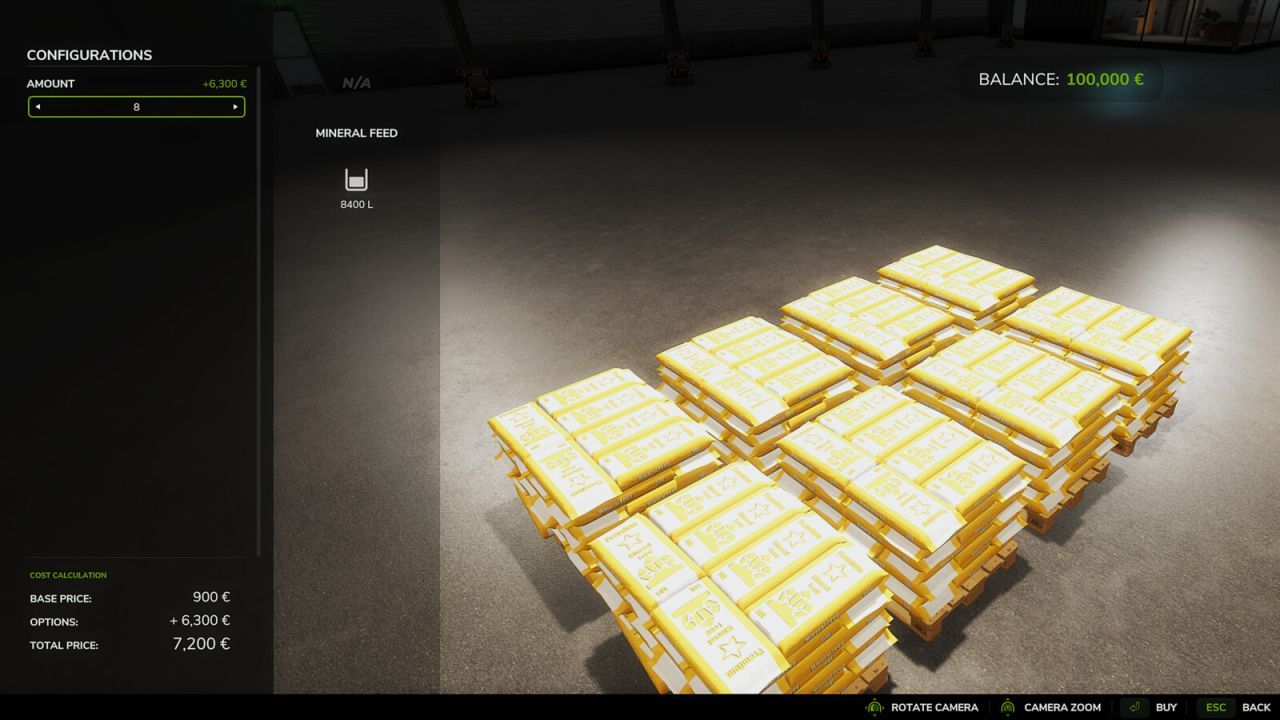Click the Cost Calculation label
1280x720 pixels.
pyautogui.click(x=67, y=575)
